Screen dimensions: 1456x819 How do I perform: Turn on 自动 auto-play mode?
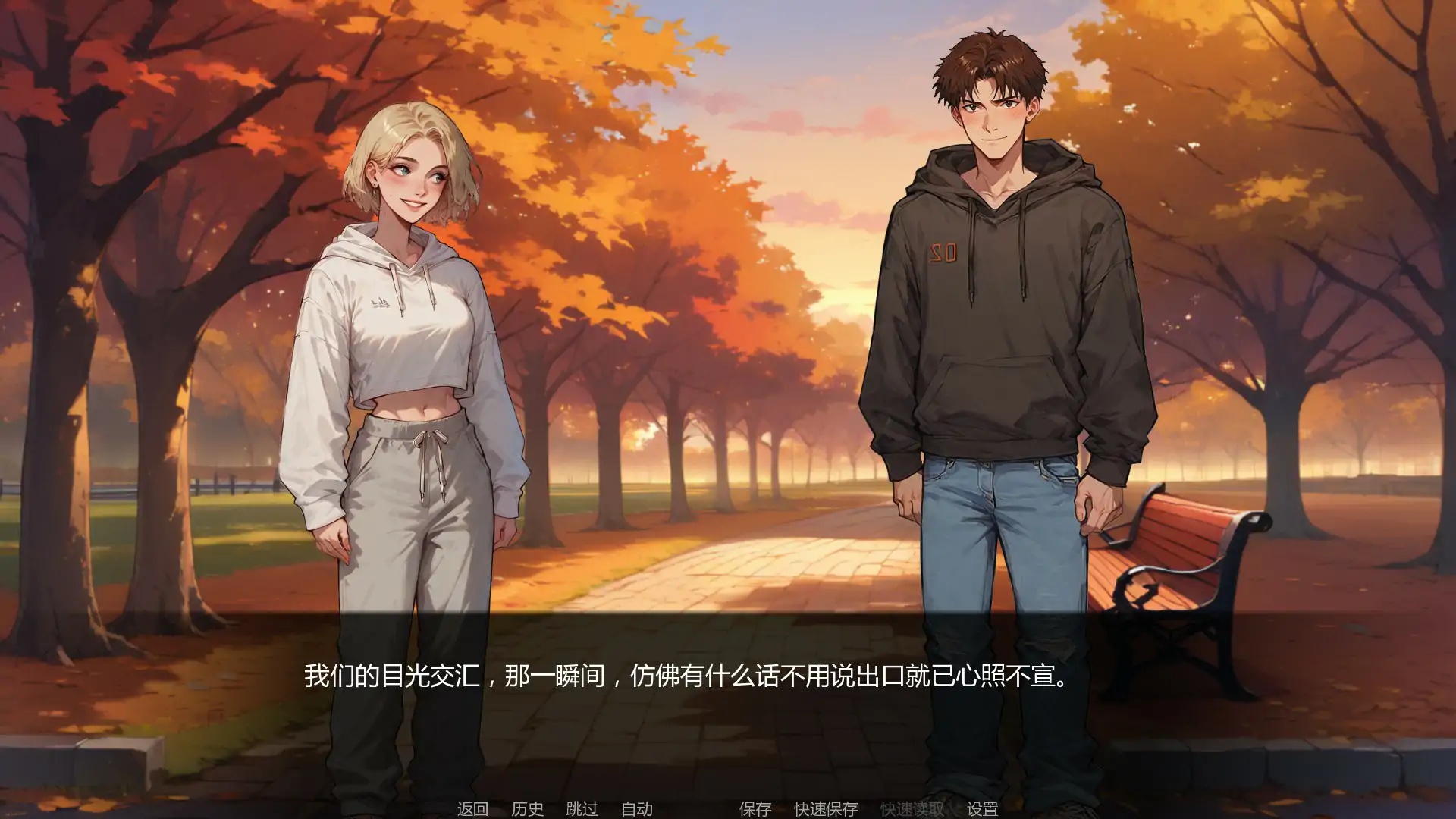click(x=639, y=809)
